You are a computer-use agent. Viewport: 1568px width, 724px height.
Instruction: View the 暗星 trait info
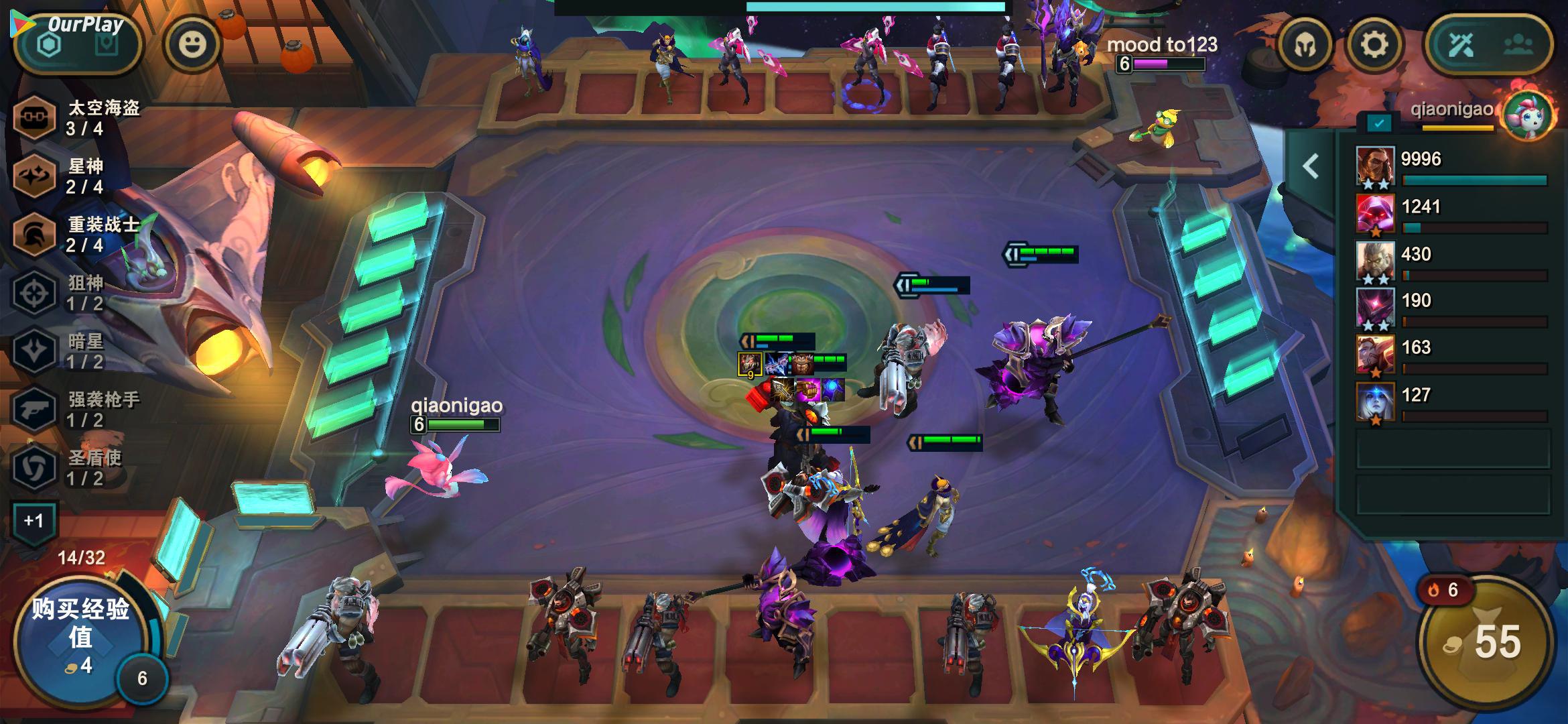click(x=34, y=351)
